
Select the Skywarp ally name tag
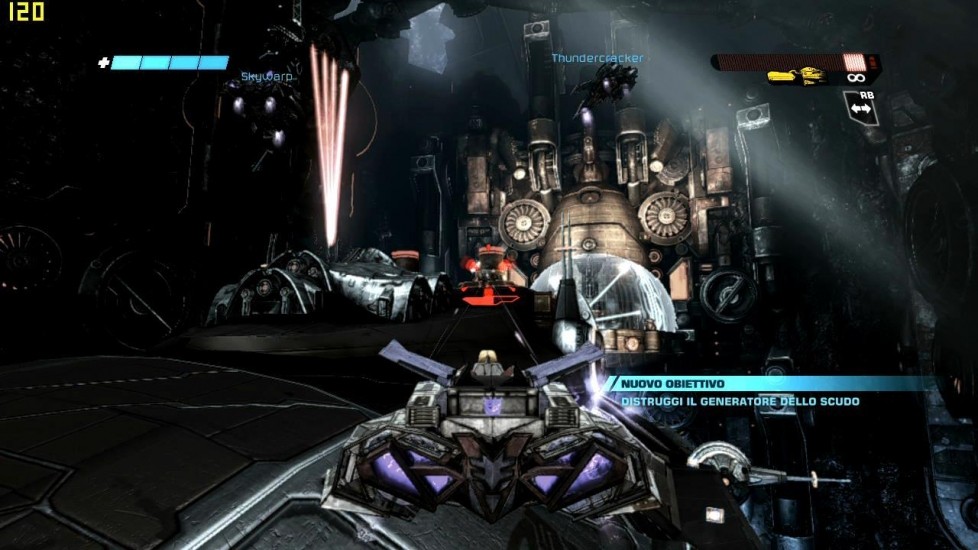coord(266,76)
